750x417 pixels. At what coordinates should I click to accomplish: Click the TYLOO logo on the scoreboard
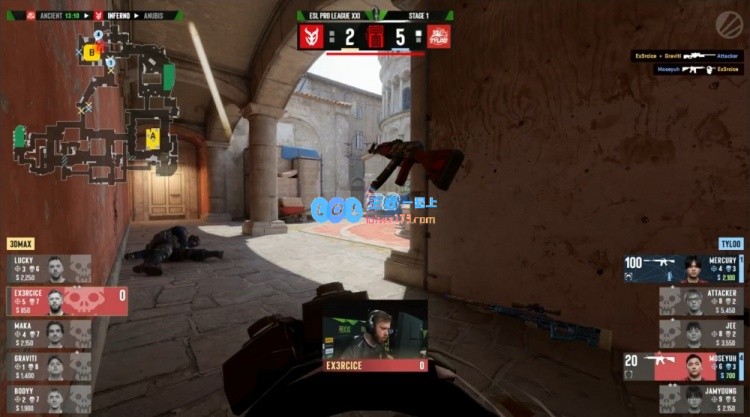(438, 37)
